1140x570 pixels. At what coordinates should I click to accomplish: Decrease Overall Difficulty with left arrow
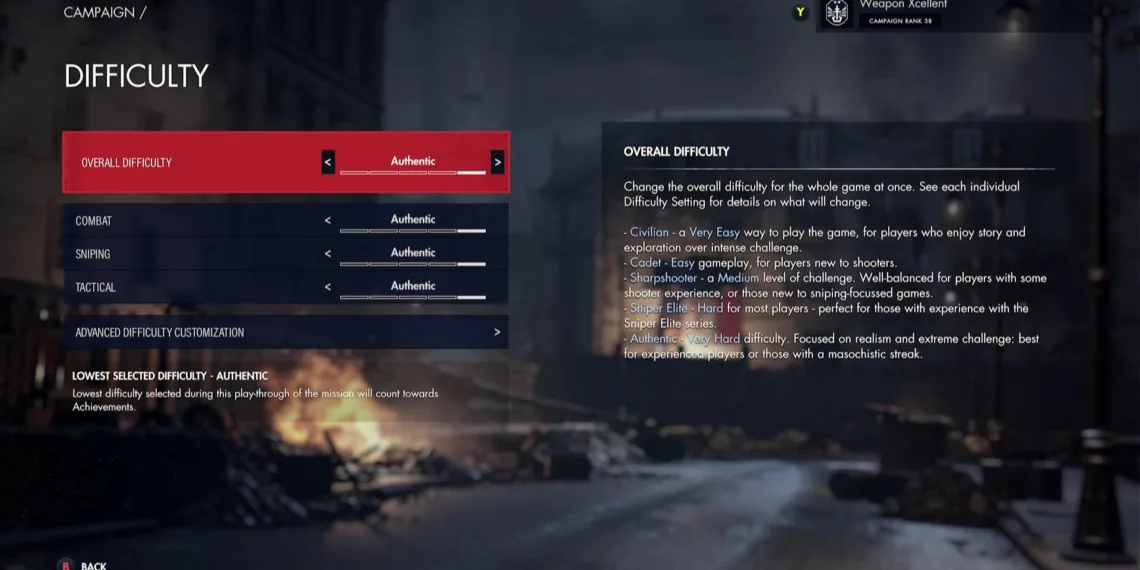[328, 162]
